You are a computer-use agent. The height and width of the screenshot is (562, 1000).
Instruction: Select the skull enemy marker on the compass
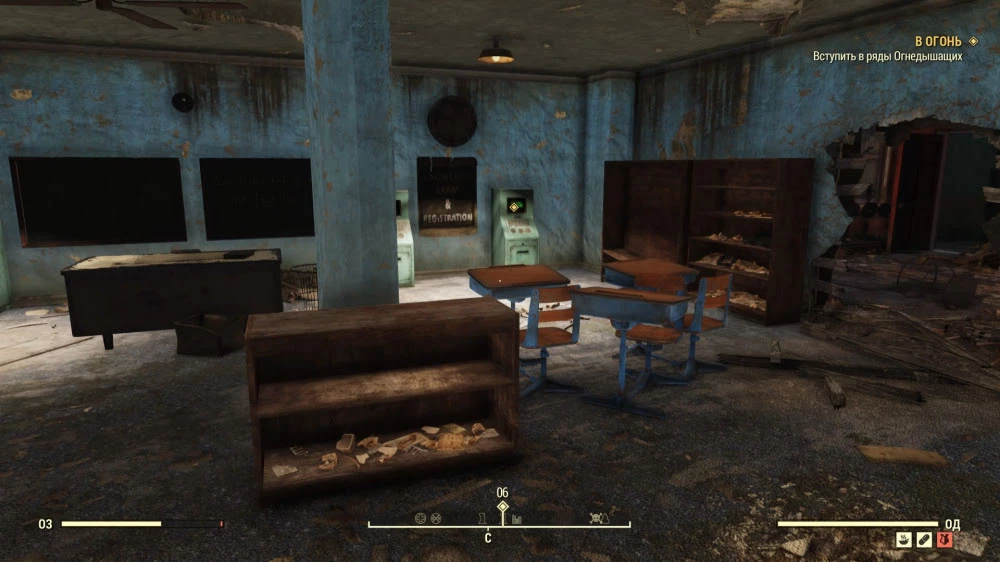(599, 518)
